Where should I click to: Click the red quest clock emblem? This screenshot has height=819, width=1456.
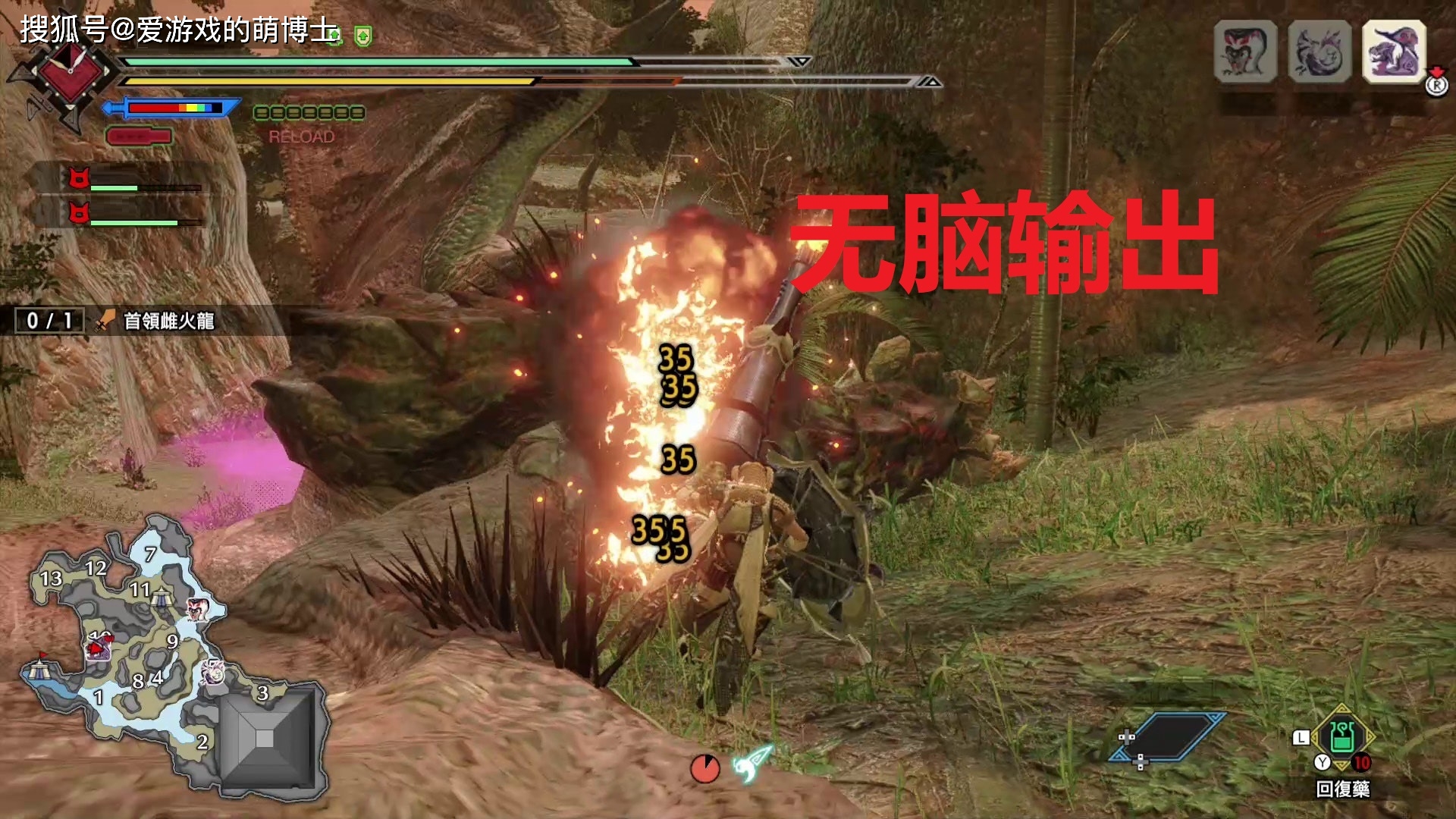70,72
